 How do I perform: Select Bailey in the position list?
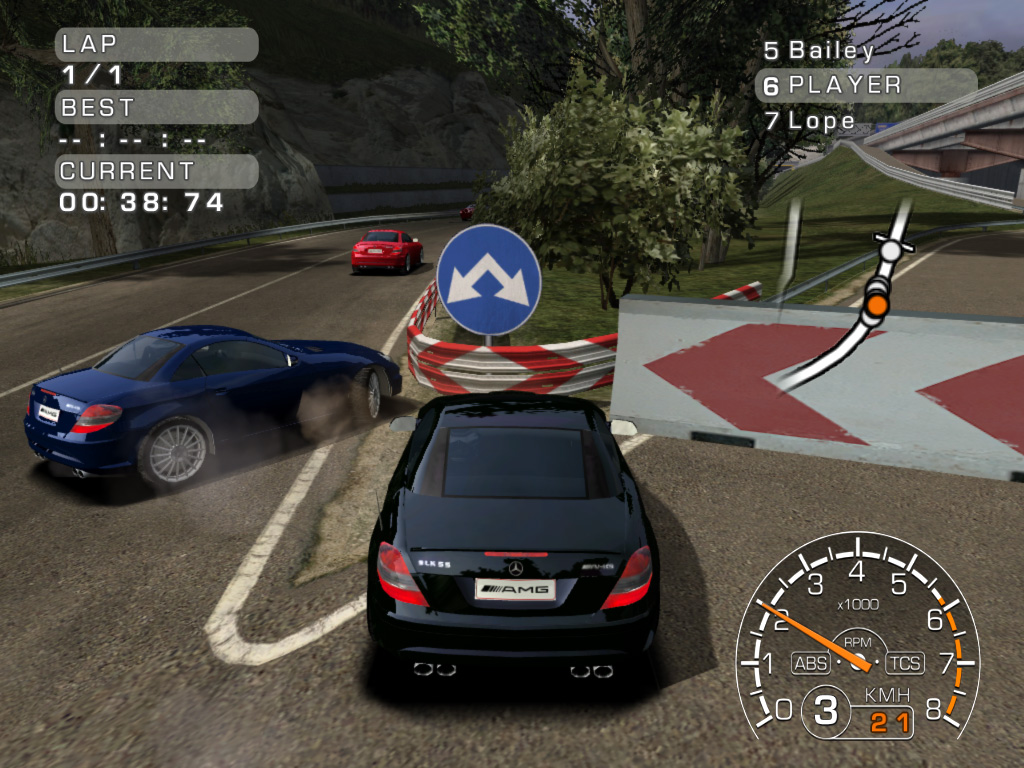pyautogui.click(x=820, y=51)
